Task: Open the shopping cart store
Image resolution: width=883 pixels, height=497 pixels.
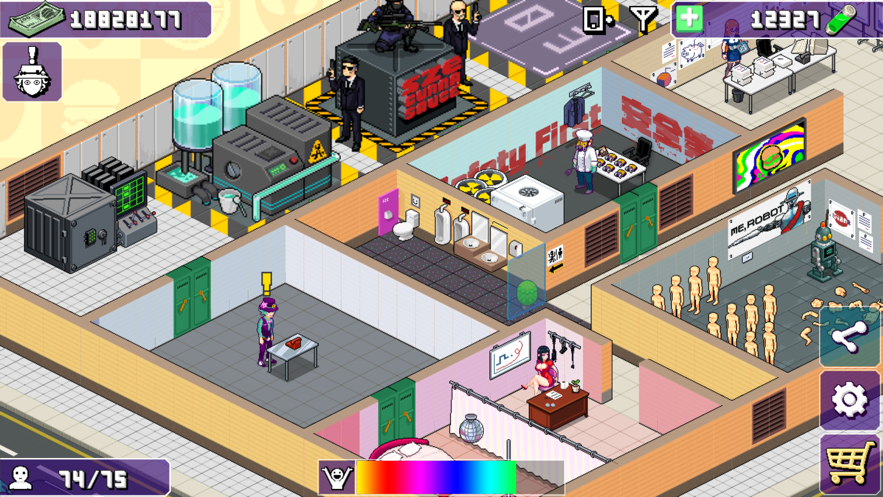Action: coord(849,464)
